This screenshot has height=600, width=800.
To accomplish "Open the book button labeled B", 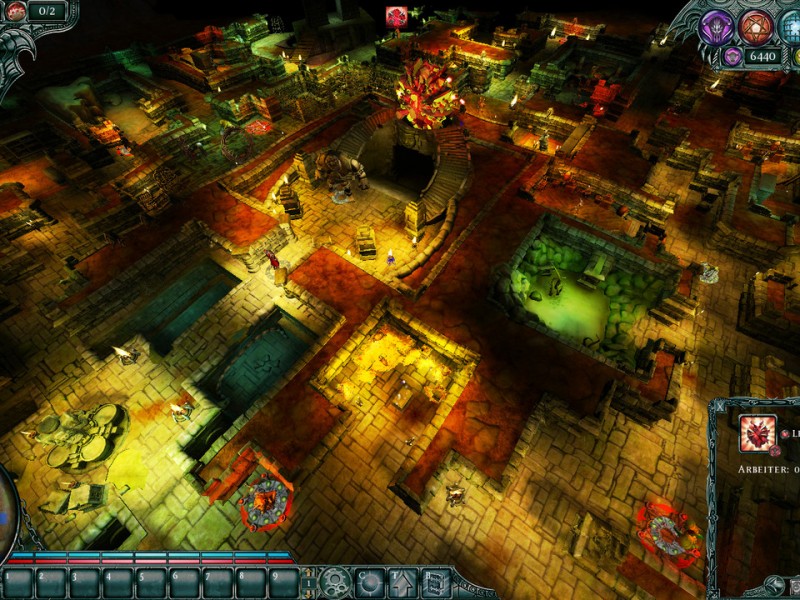I will pos(436,582).
